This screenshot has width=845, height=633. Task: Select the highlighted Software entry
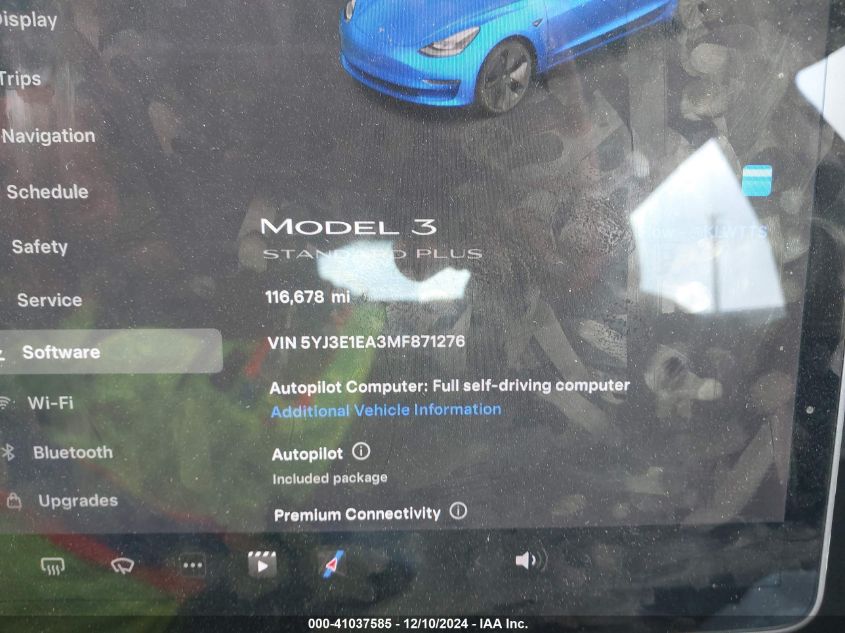[x=61, y=352]
